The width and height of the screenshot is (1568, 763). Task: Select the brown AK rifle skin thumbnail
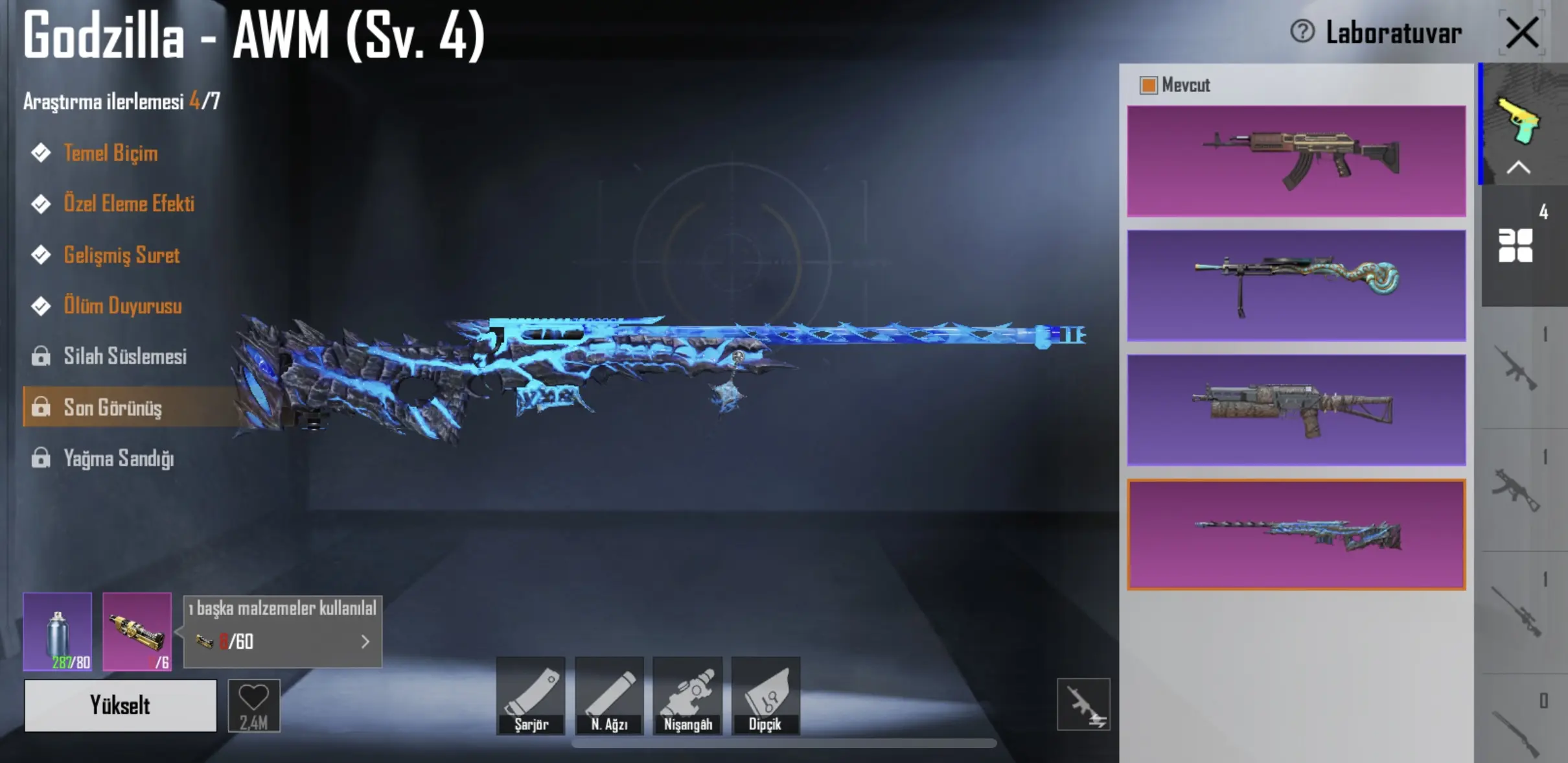click(x=1296, y=161)
